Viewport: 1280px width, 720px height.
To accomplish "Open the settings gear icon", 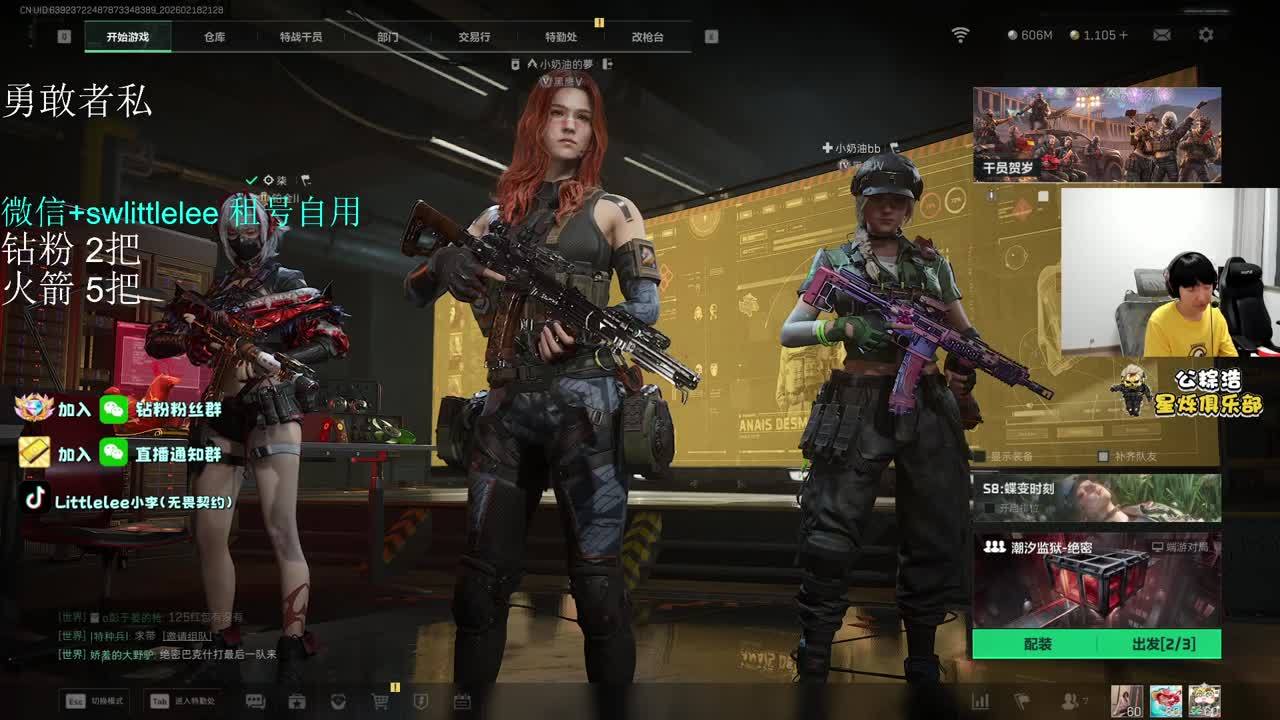I will [1206, 35].
